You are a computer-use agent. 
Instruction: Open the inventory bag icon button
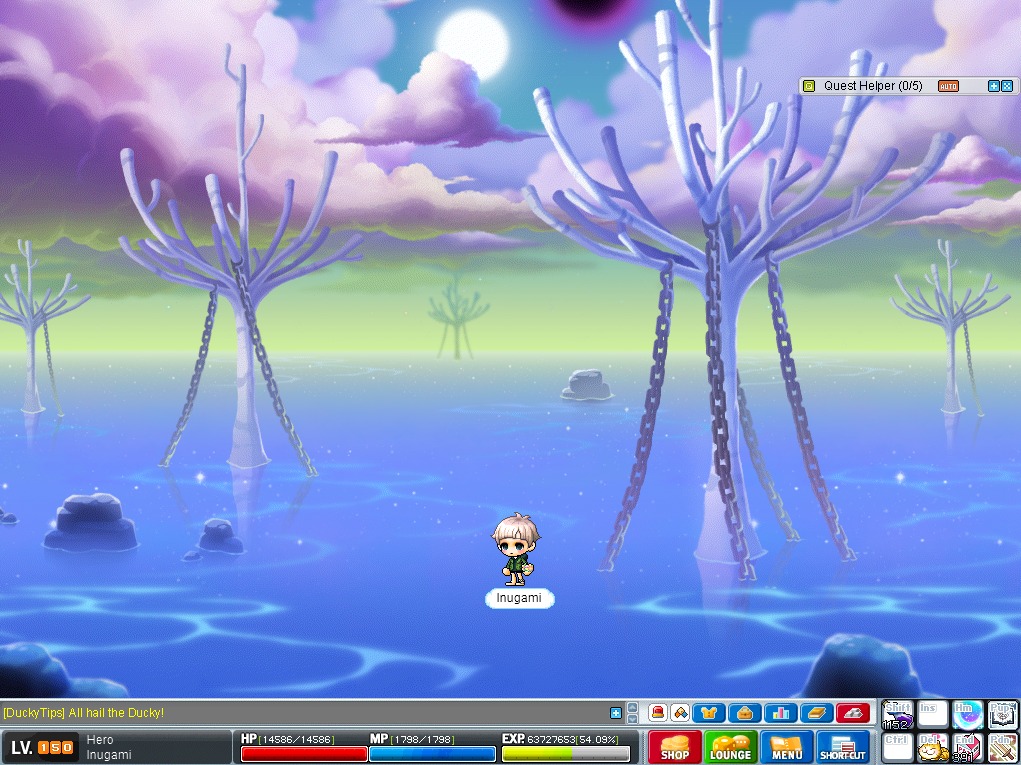pyautogui.click(x=744, y=713)
